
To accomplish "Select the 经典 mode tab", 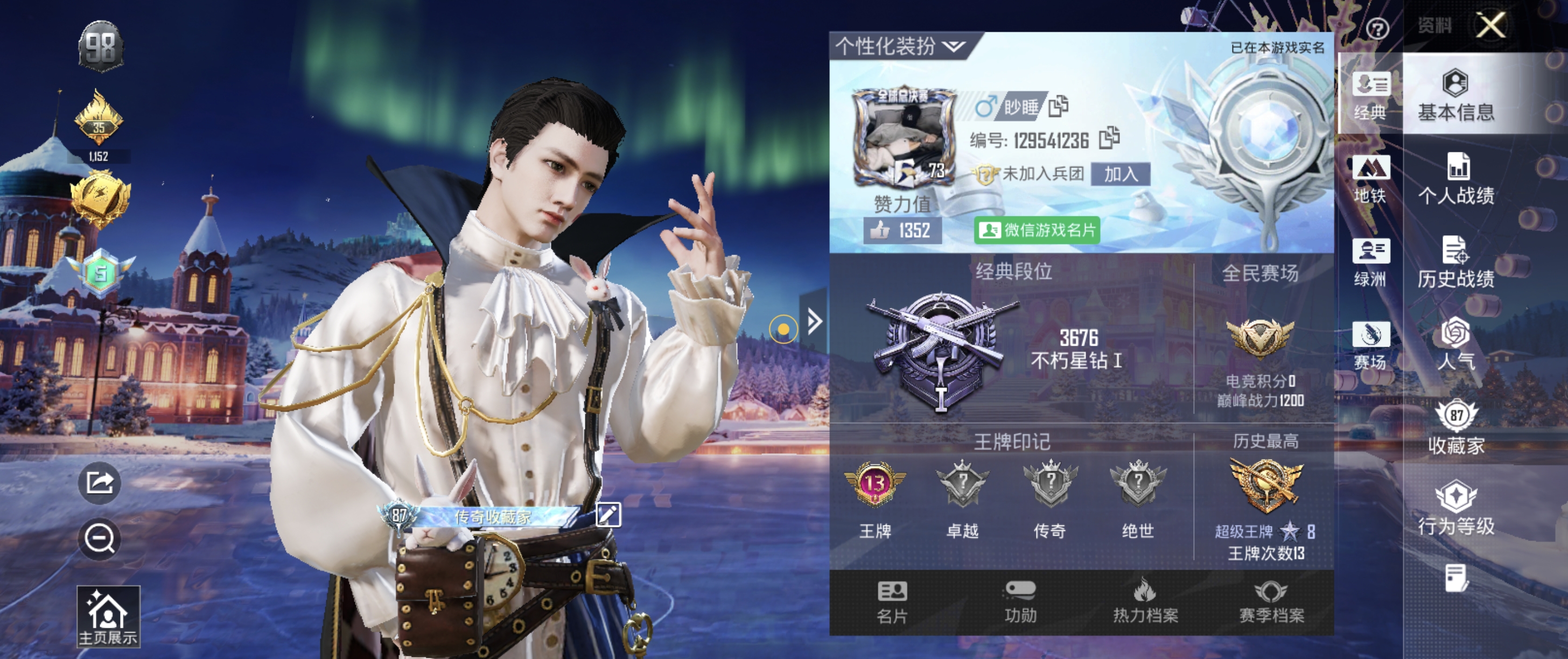I will click(x=1370, y=95).
